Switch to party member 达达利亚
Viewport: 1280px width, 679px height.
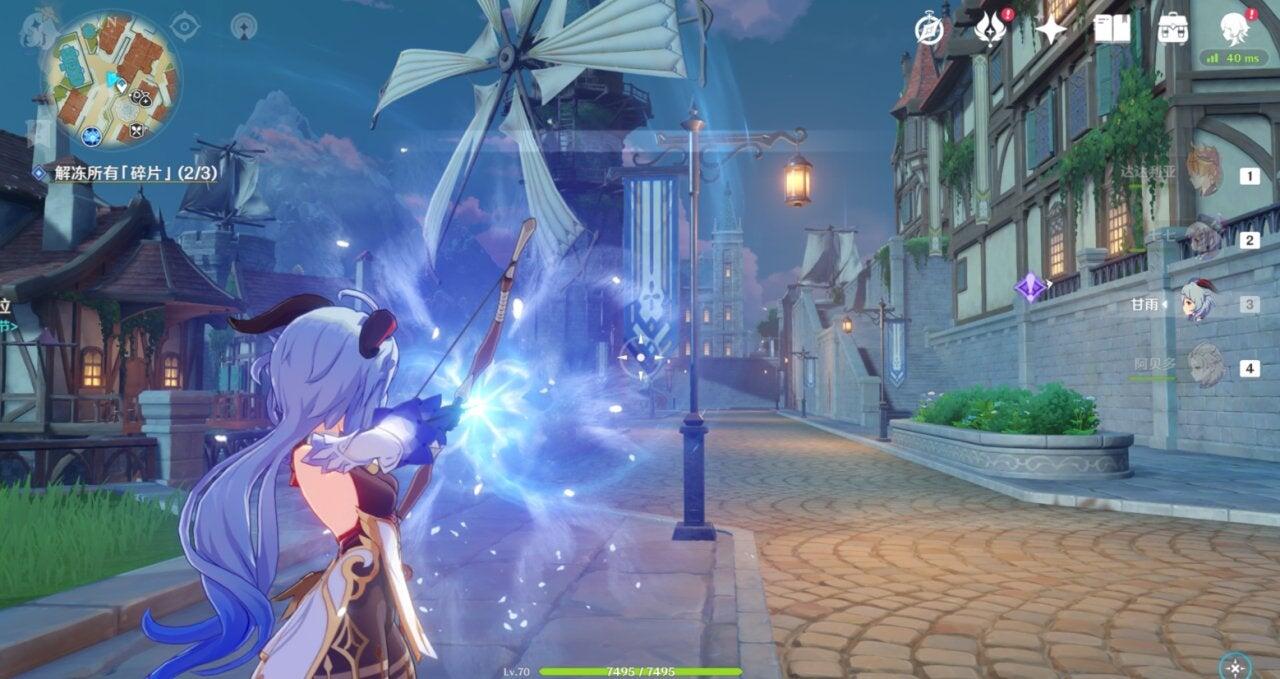click(x=1204, y=172)
